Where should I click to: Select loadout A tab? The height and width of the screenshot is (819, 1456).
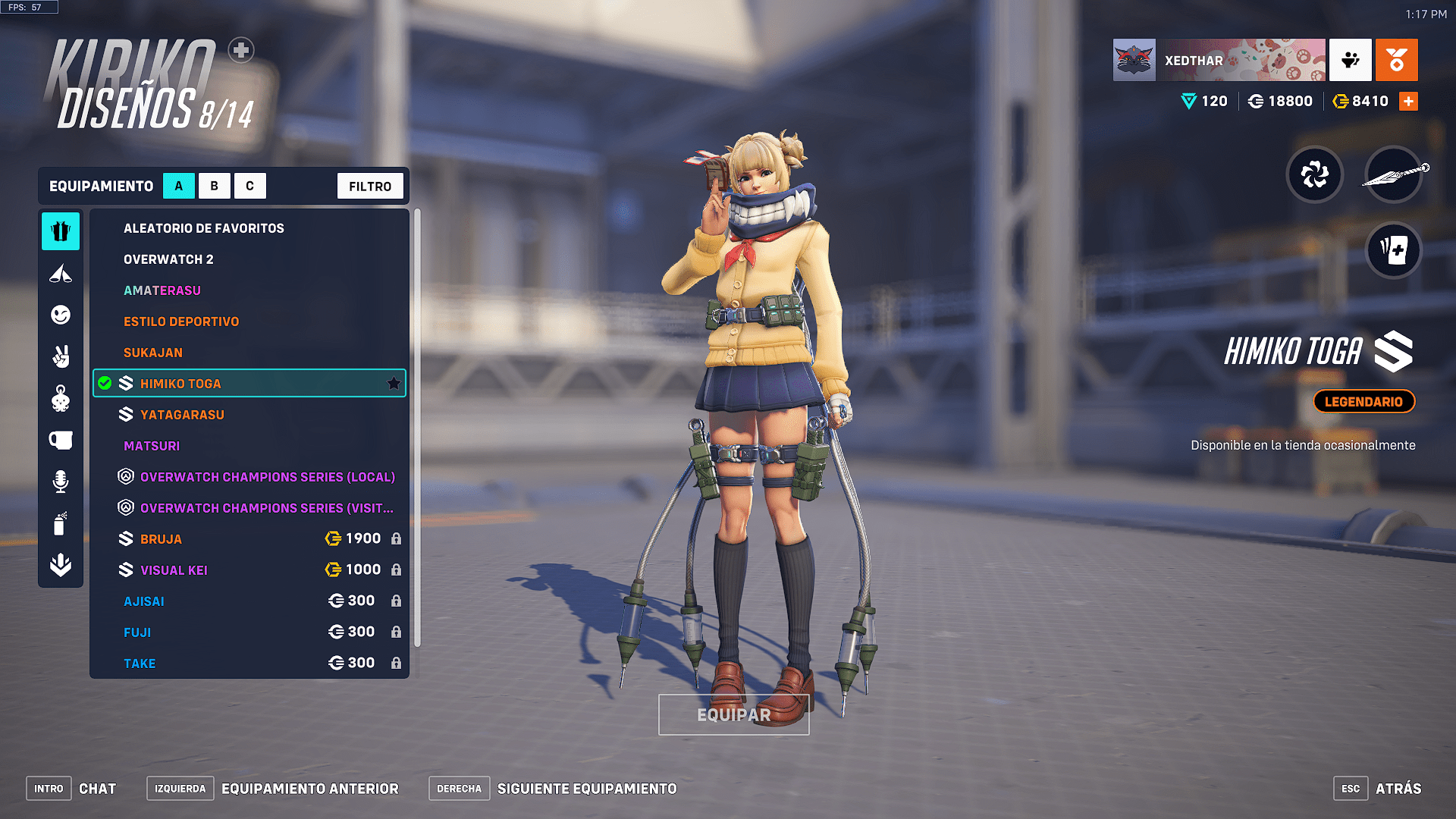pyautogui.click(x=179, y=186)
